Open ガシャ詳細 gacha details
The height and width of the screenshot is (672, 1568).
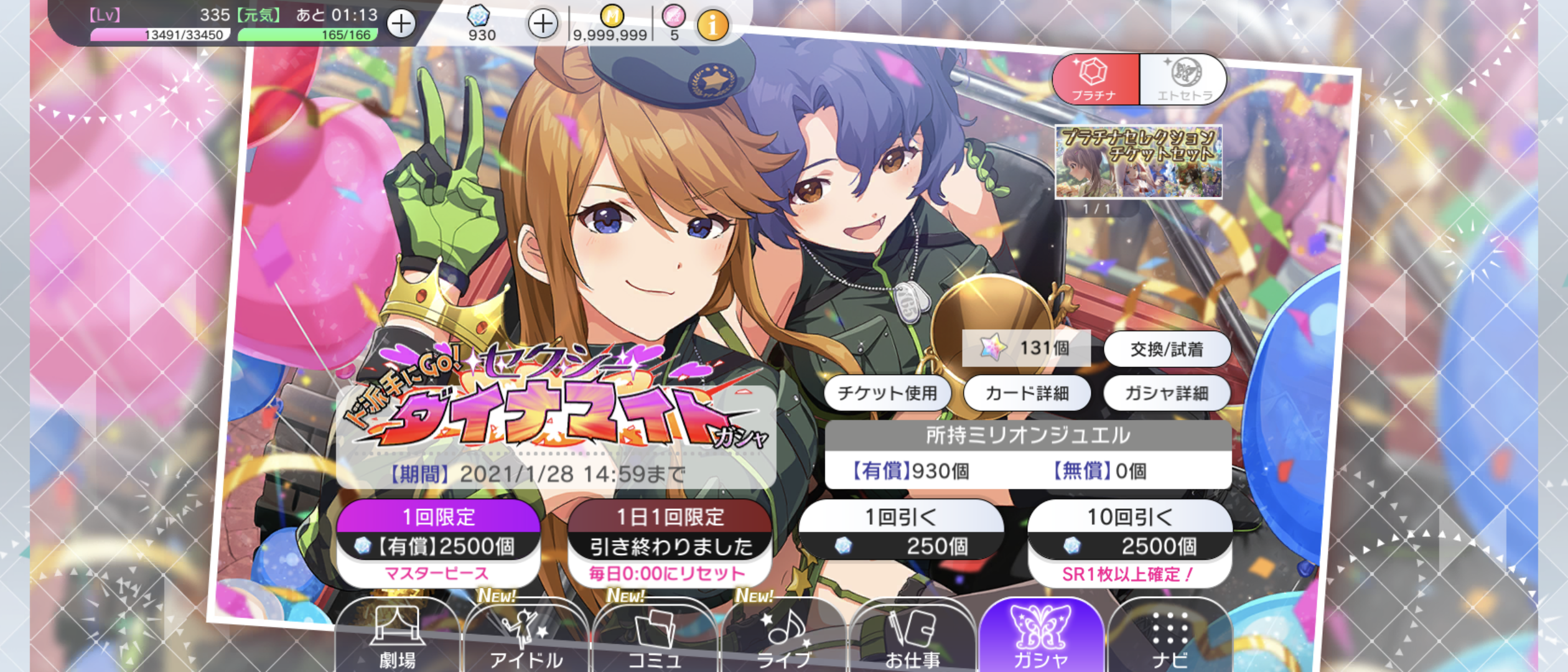click(1167, 393)
